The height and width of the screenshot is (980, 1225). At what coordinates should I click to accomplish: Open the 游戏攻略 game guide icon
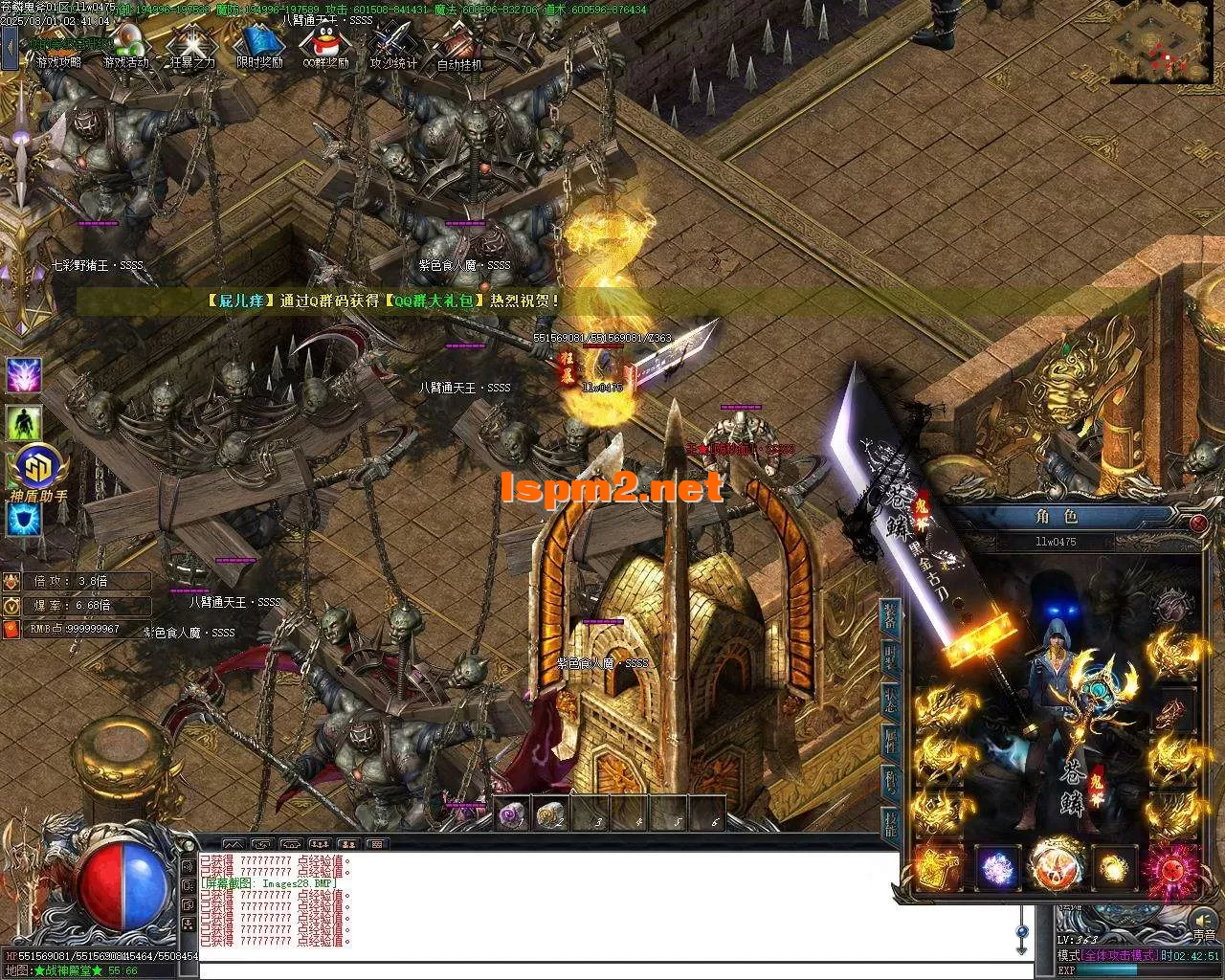57,46
